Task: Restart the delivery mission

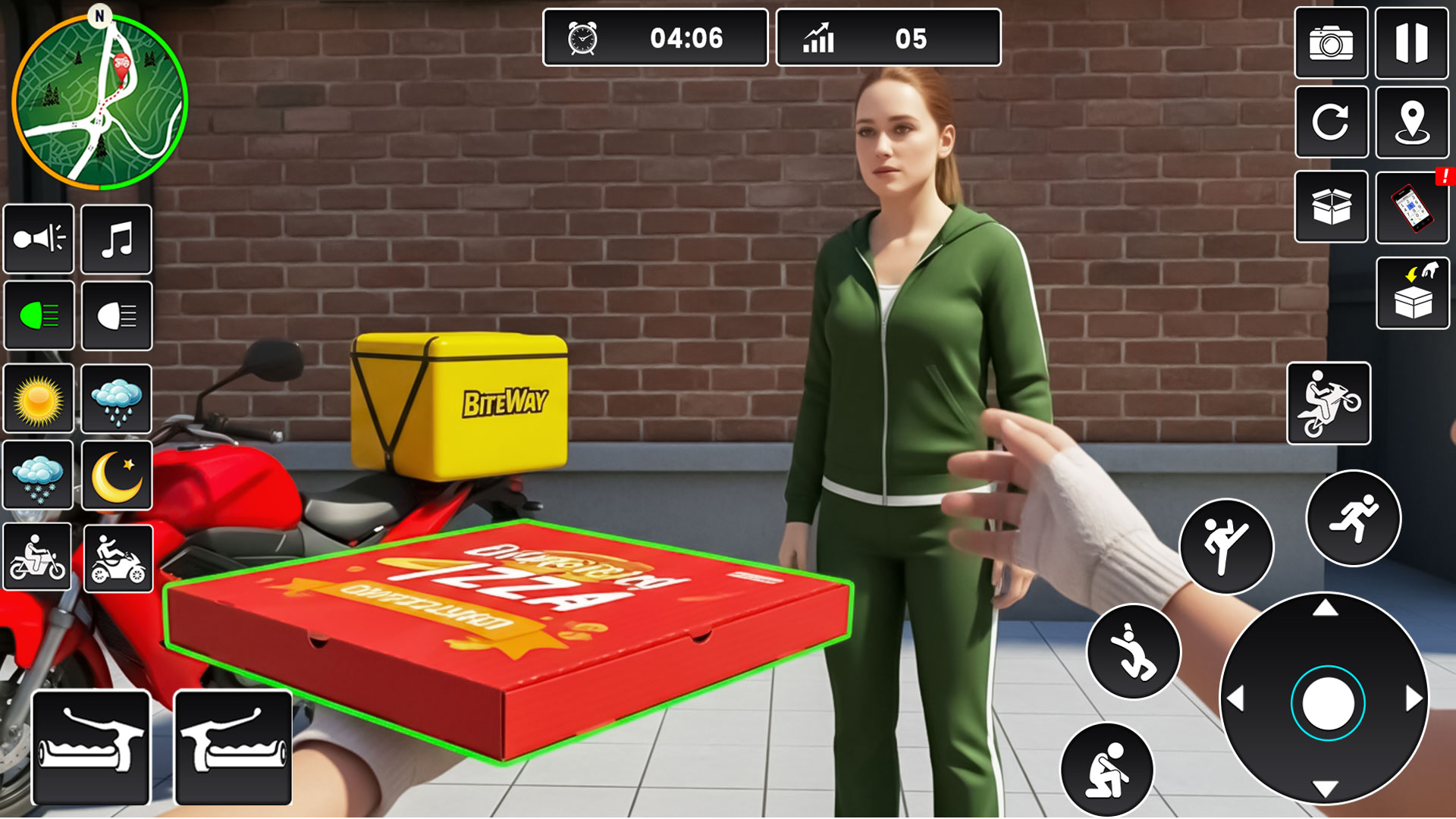Action: tap(1331, 123)
